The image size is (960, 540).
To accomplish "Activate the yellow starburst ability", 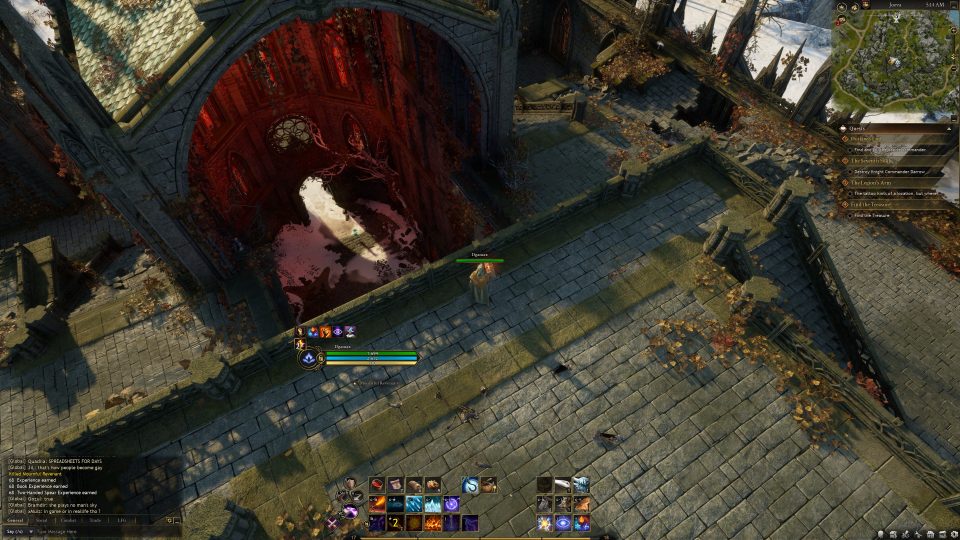I will (x=544, y=523).
